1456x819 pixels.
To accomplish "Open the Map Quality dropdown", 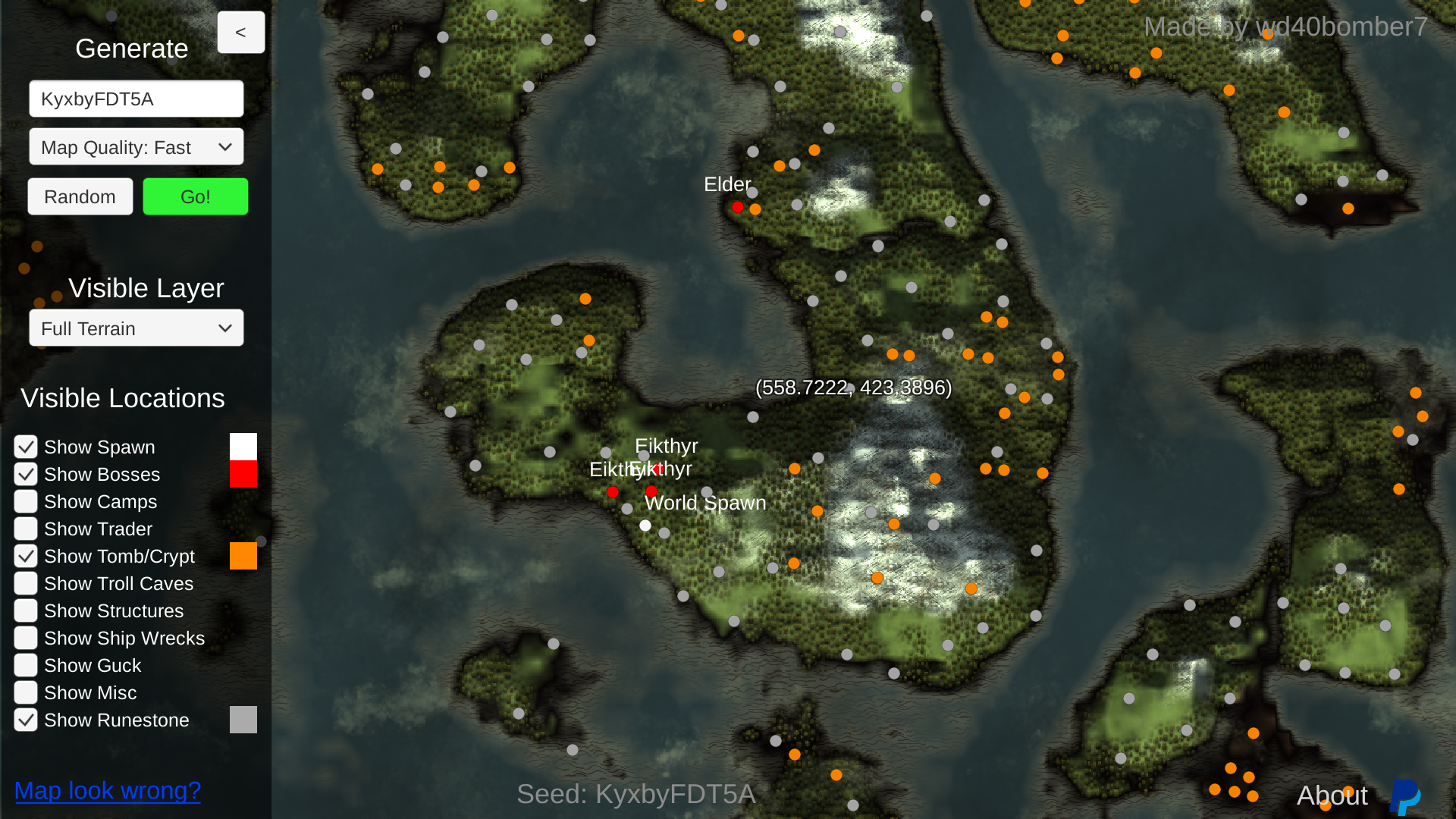I will click(136, 147).
